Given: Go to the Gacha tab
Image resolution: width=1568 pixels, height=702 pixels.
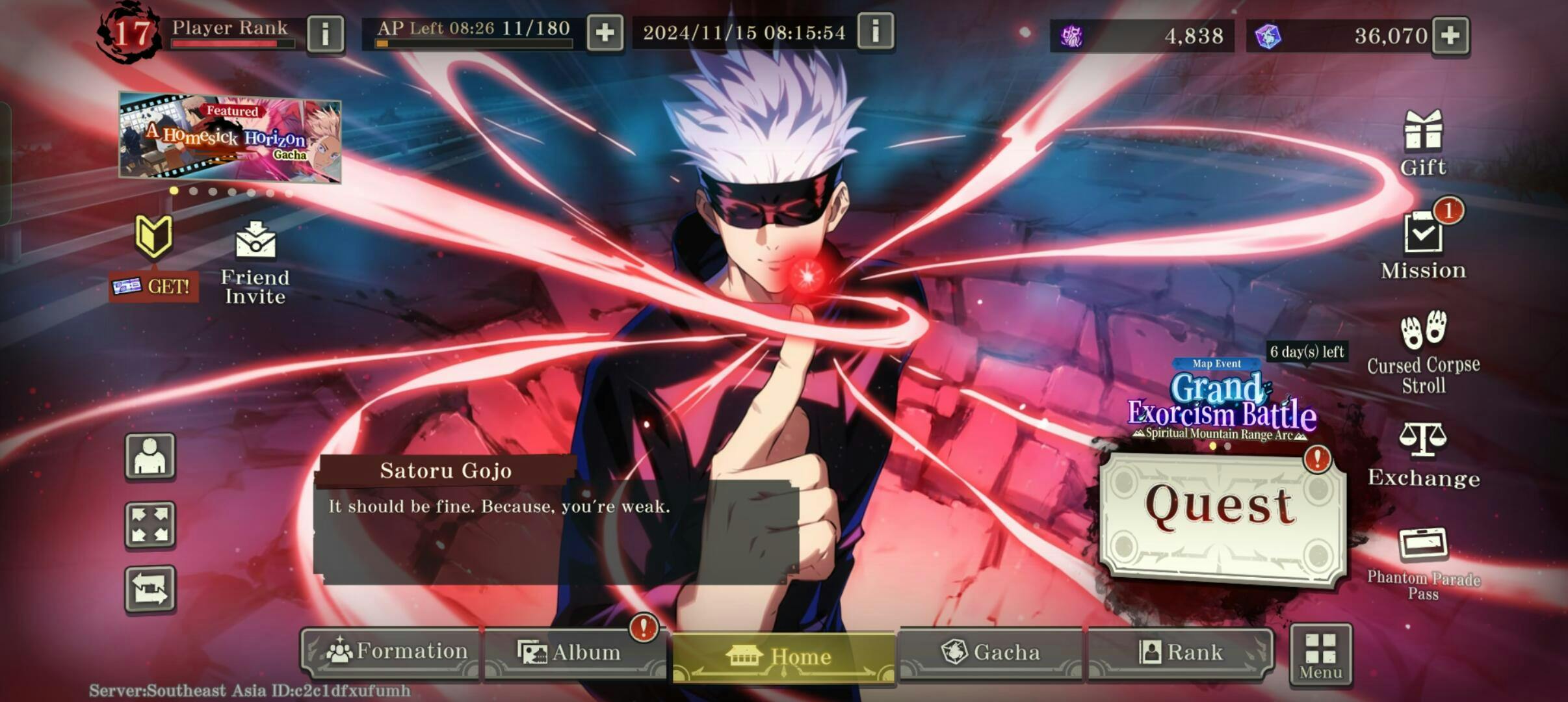Looking at the screenshot, I should tap(990, 653).
